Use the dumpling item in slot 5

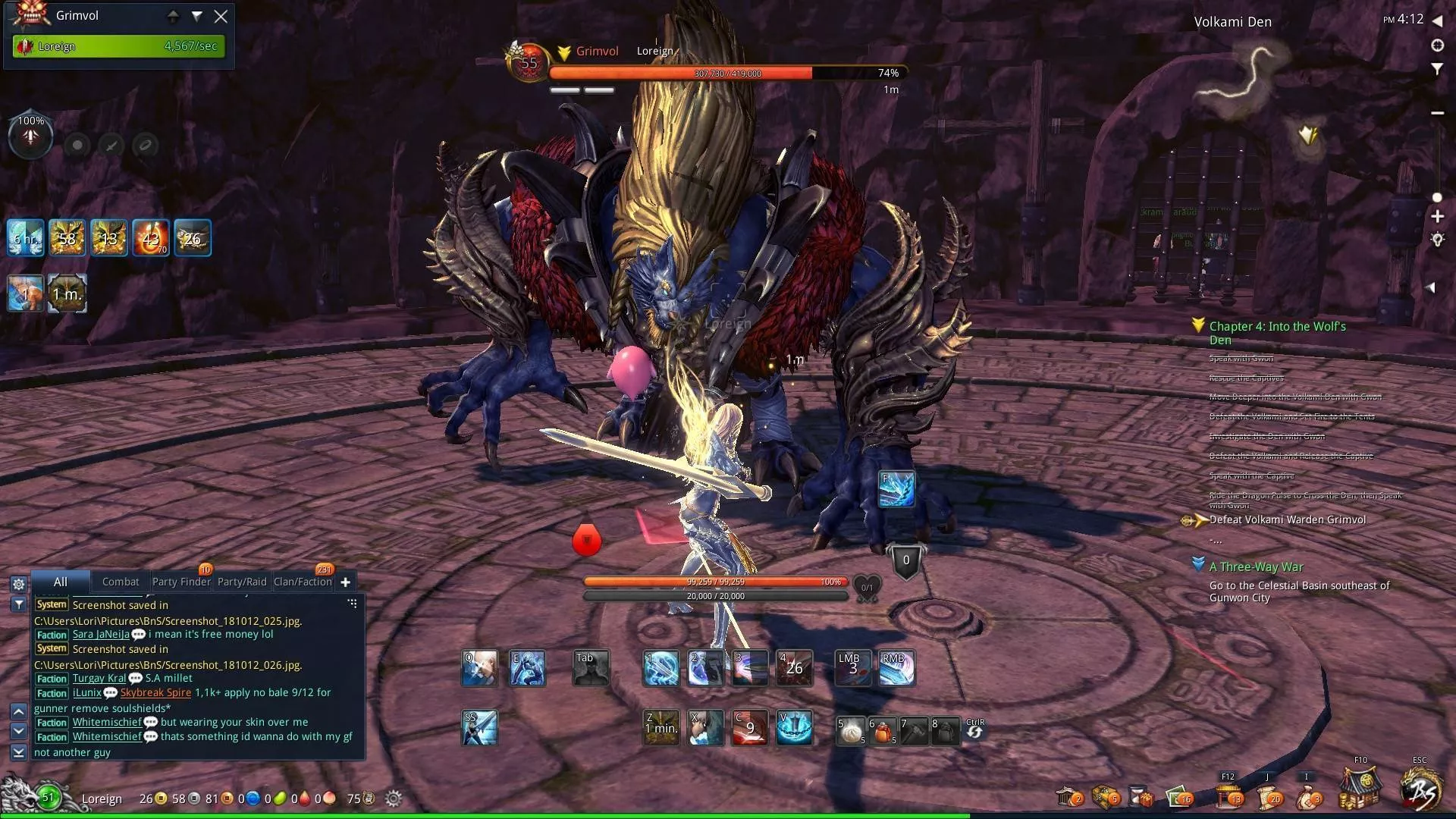click(x=852, y=731)
